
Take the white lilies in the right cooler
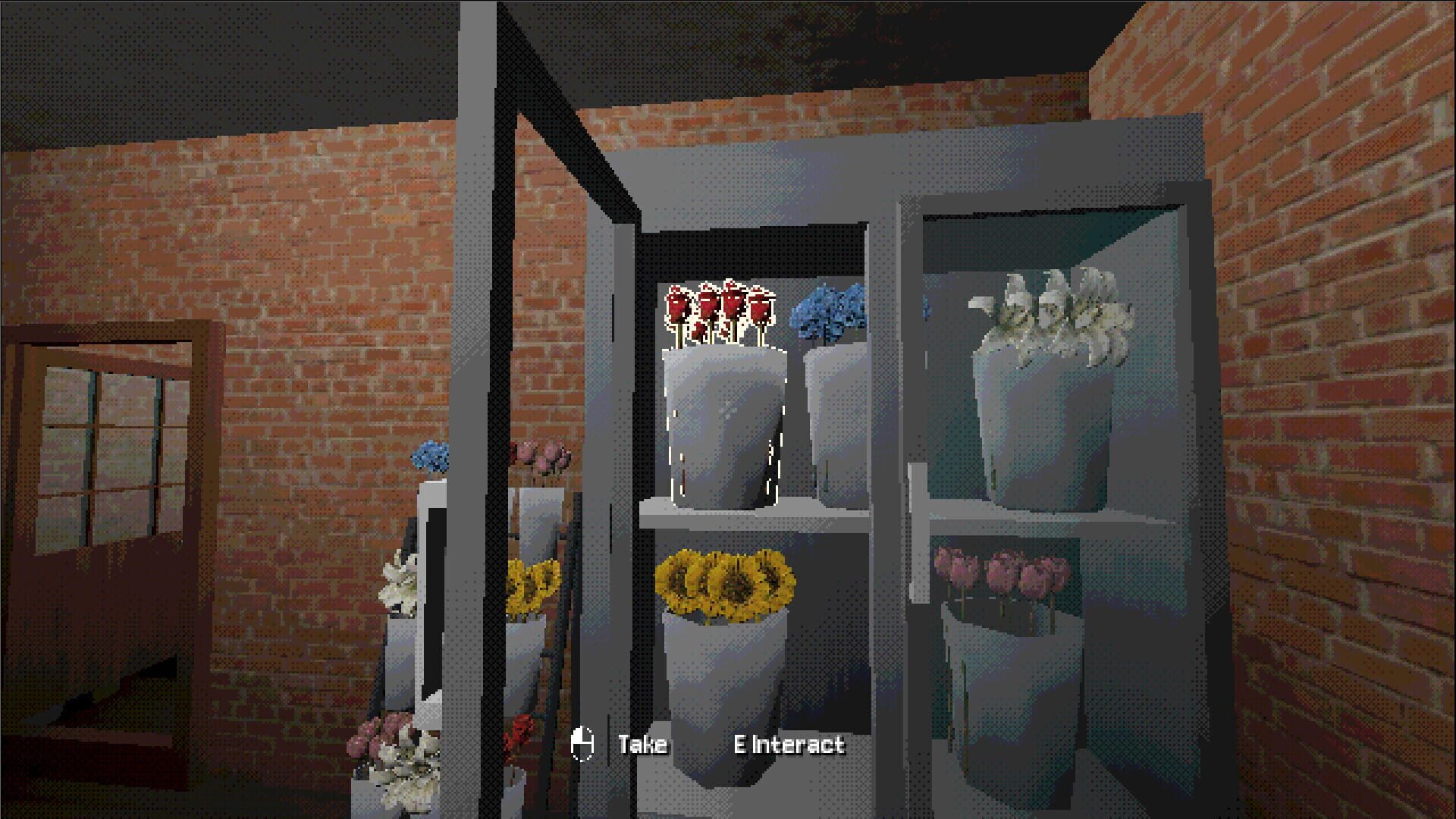point(1054,311)
